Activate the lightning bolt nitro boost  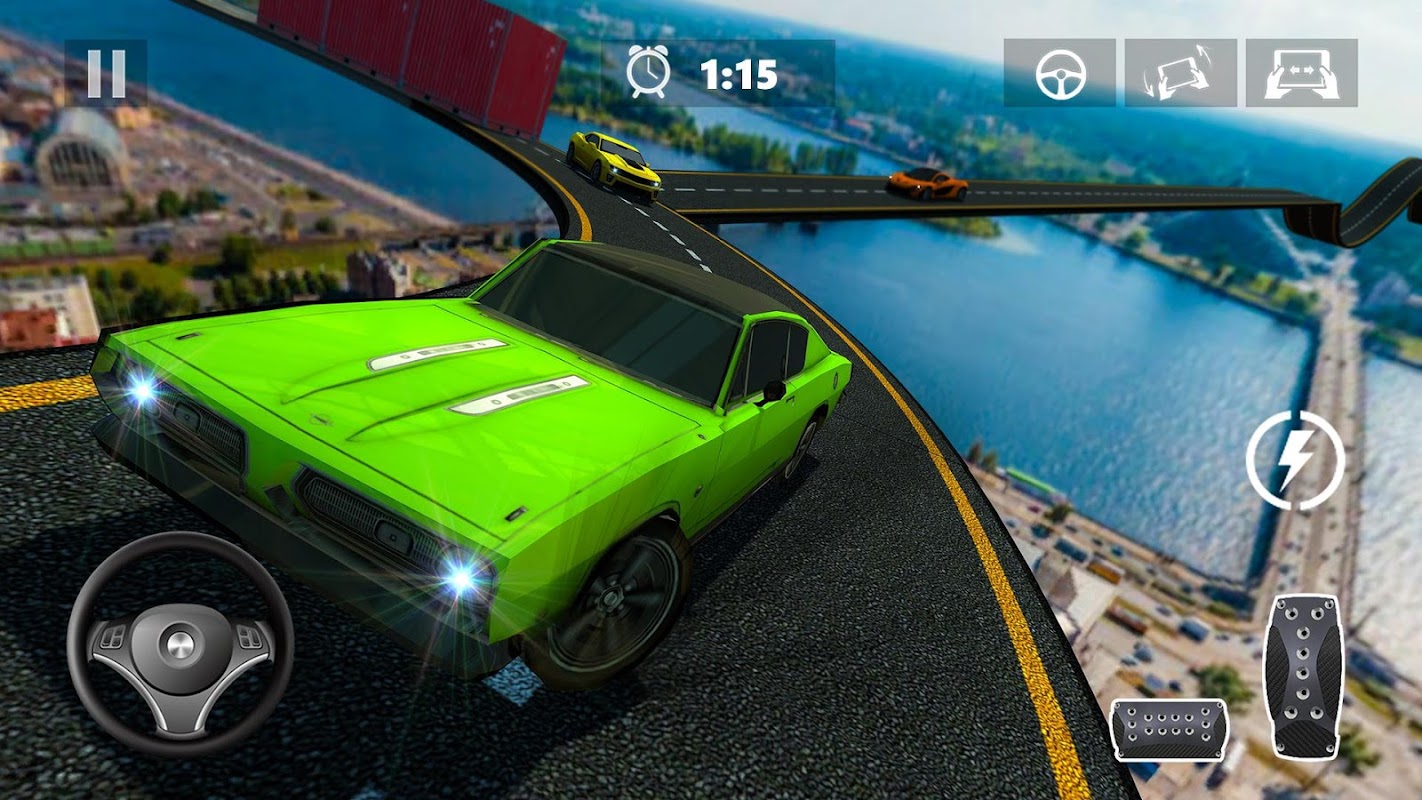click(1295, 461)
